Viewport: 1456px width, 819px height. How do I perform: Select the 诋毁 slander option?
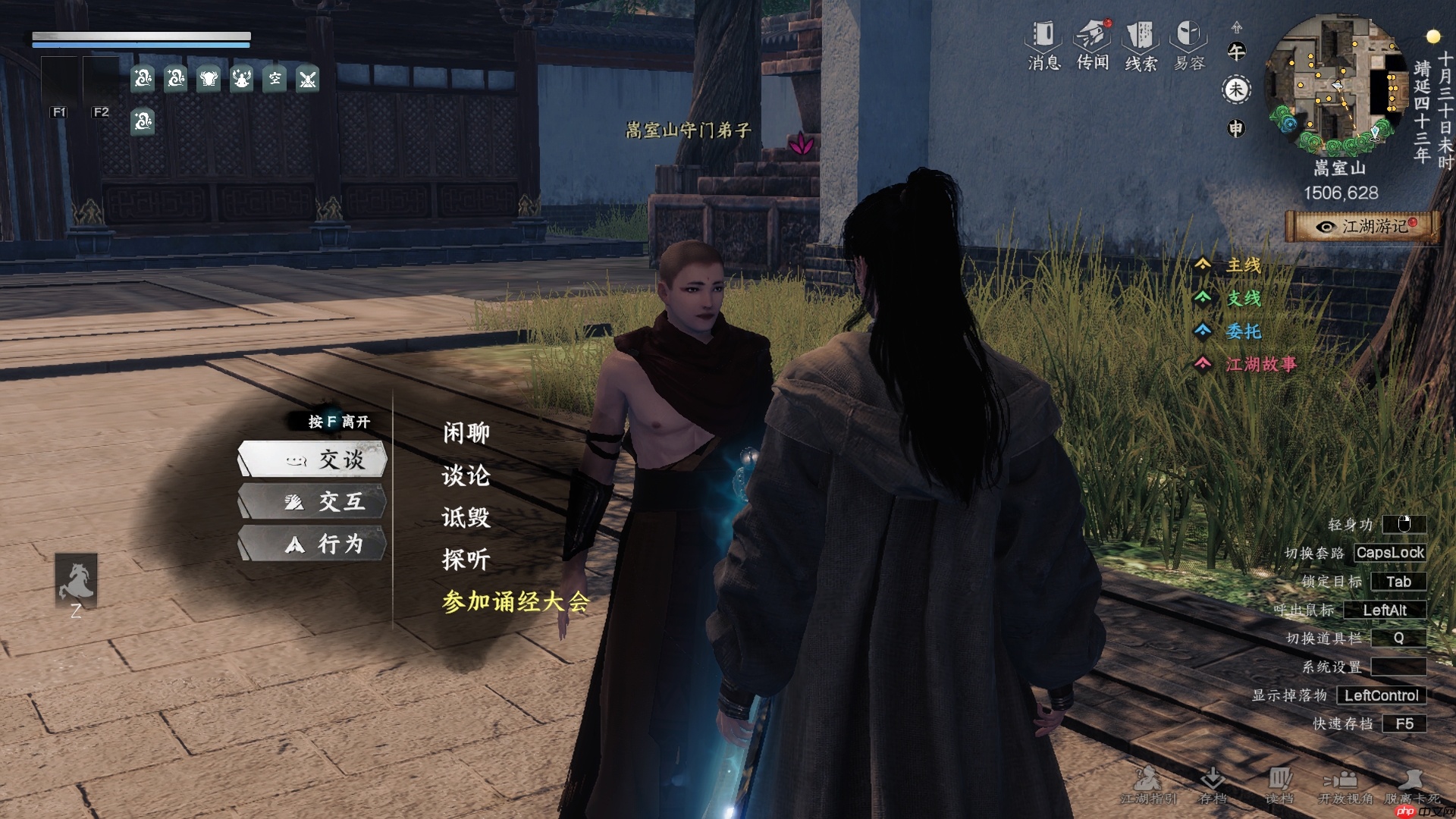(466, 518)
